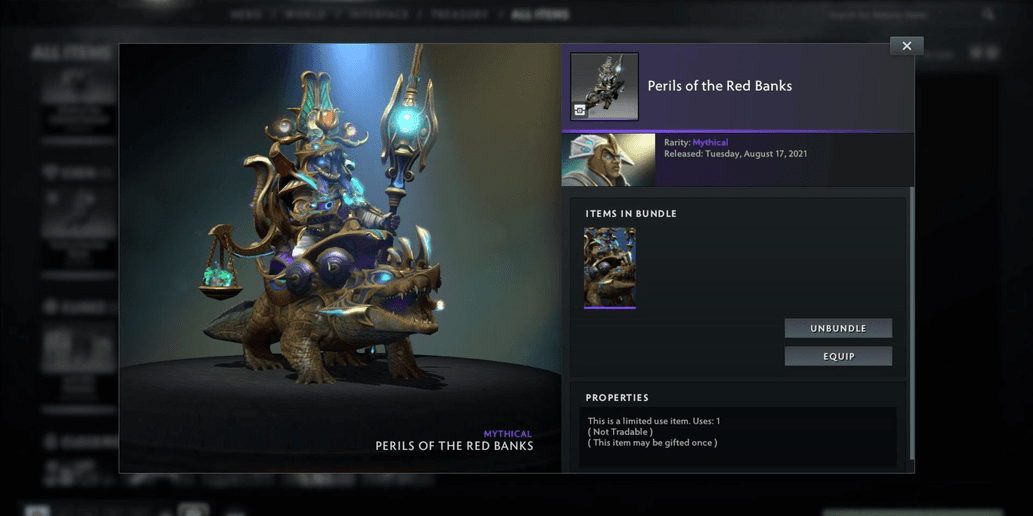This screenshot has width=1033, height=516.
Task: Click the Perils of the Red Banks header icon
Action: point(604,87)
